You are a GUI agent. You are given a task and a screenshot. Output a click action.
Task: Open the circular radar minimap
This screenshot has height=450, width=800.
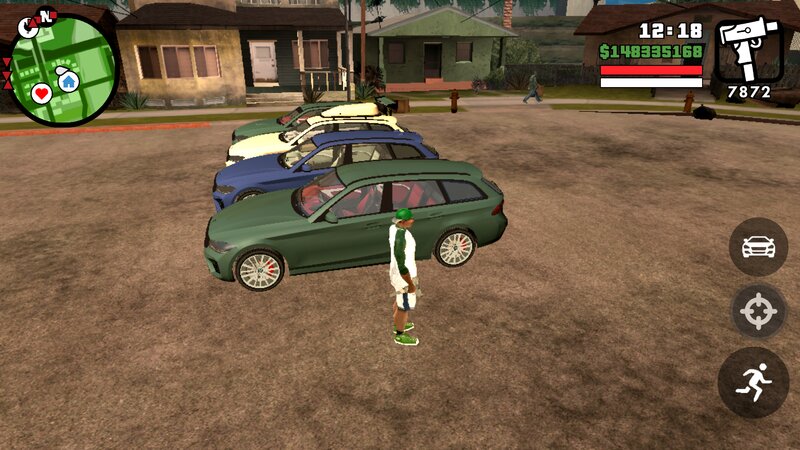[x=63, y=70]
